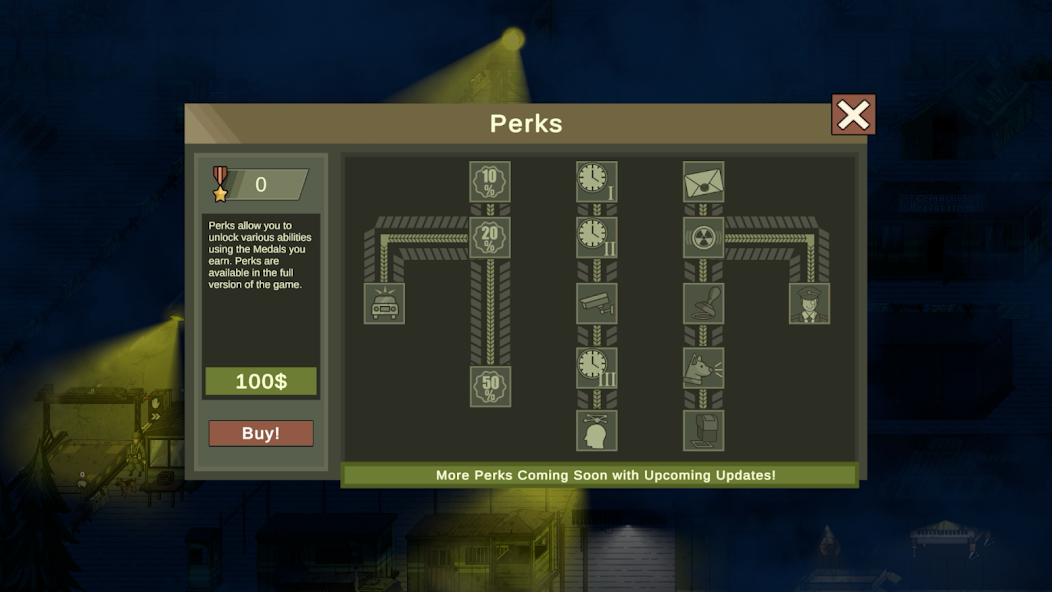Click the Buy! button
This screenshot has height=592, width=1052.
point(261,433)
